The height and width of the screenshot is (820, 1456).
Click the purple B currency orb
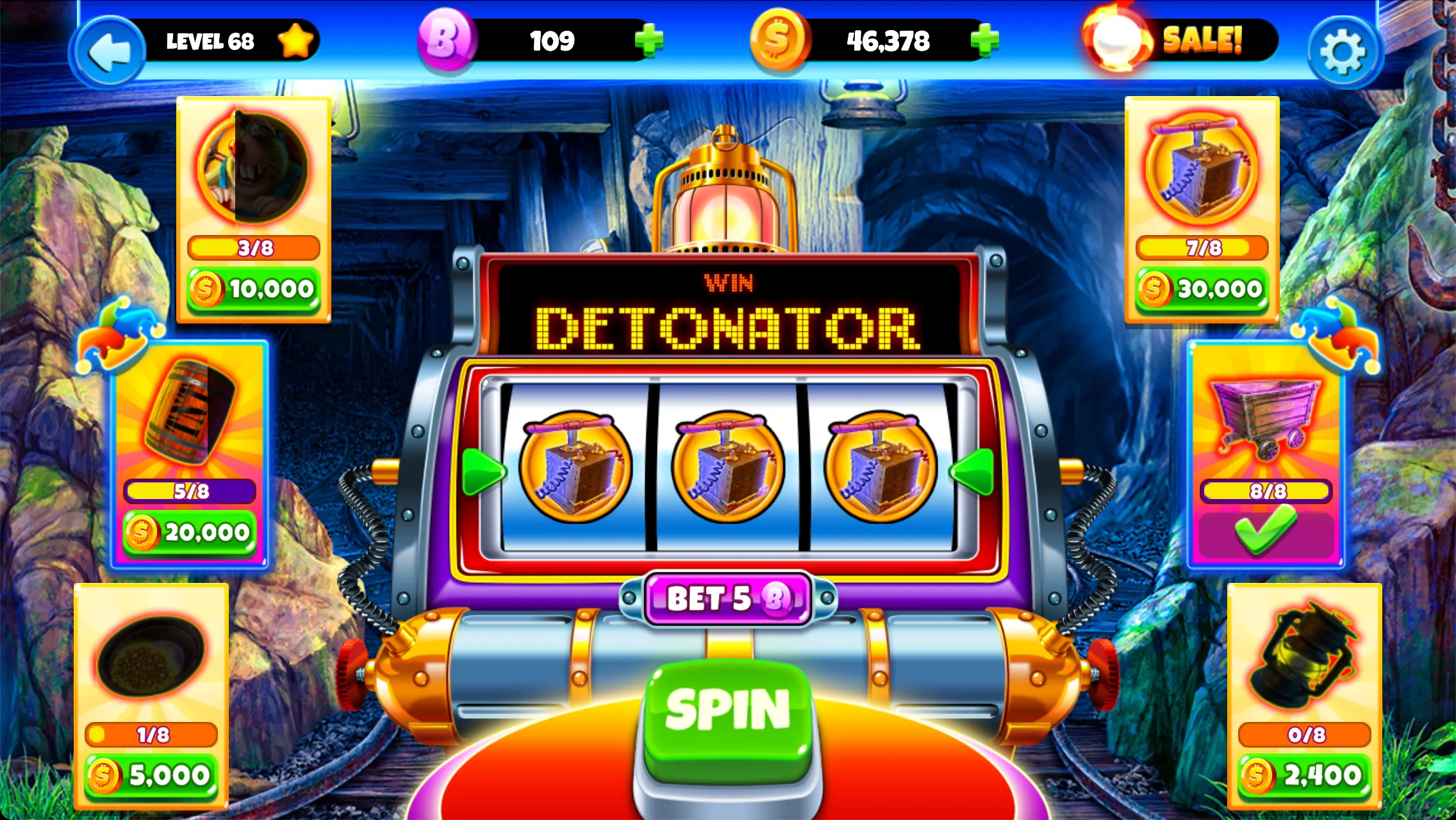[447, 40]
